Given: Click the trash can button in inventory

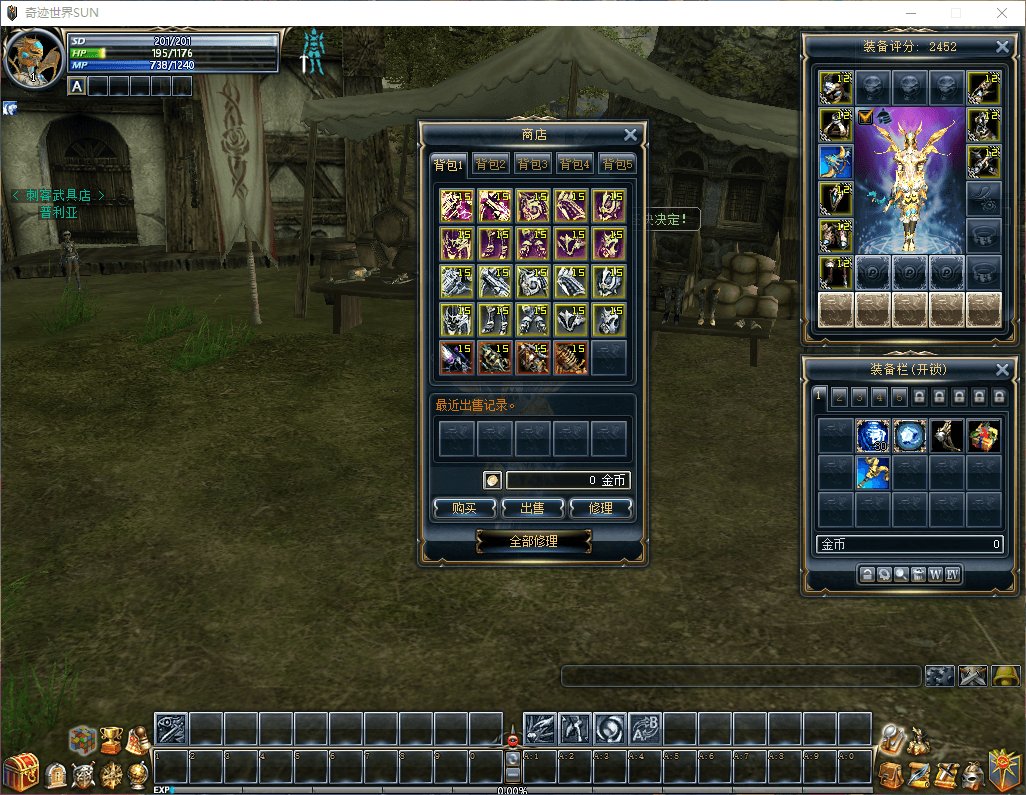Looking at the screenshot, I should coord(918,574).
